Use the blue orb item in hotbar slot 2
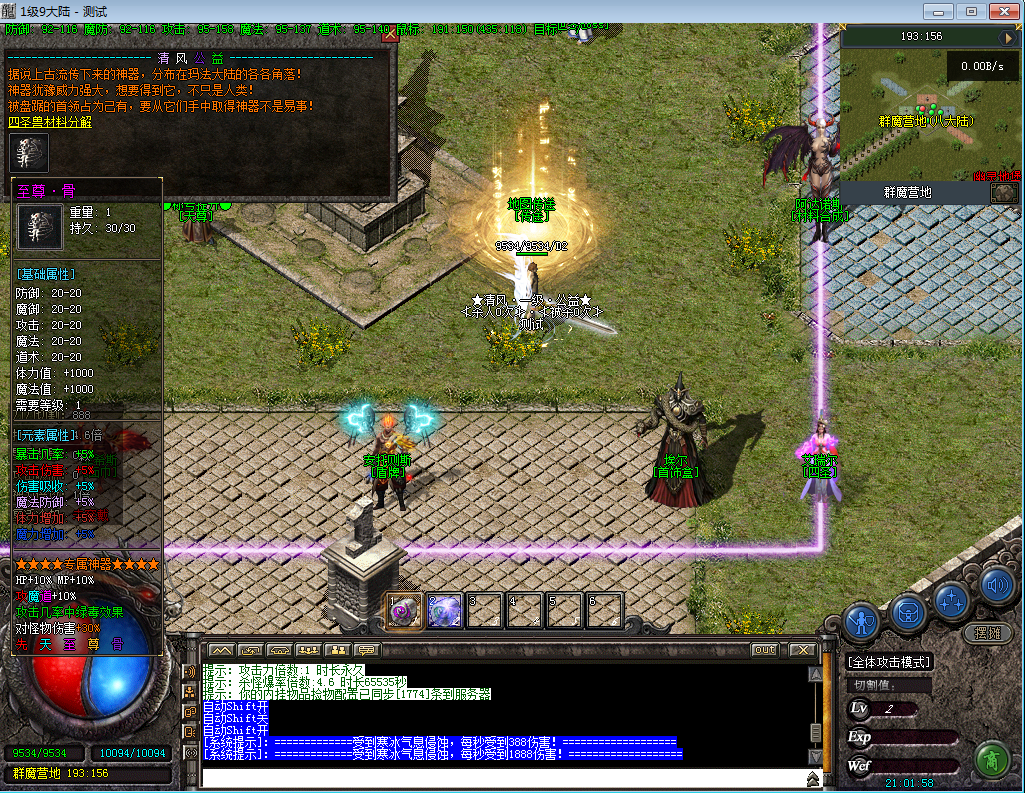1025x793 pixels. (445, 610)
